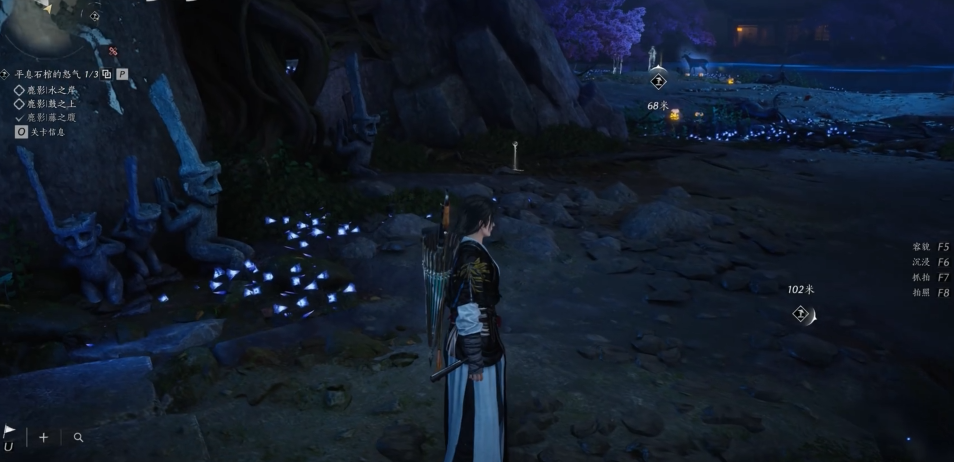Open 关卡信息 level info
This screenshot has height=462, width=954.
tap(46, 132)
